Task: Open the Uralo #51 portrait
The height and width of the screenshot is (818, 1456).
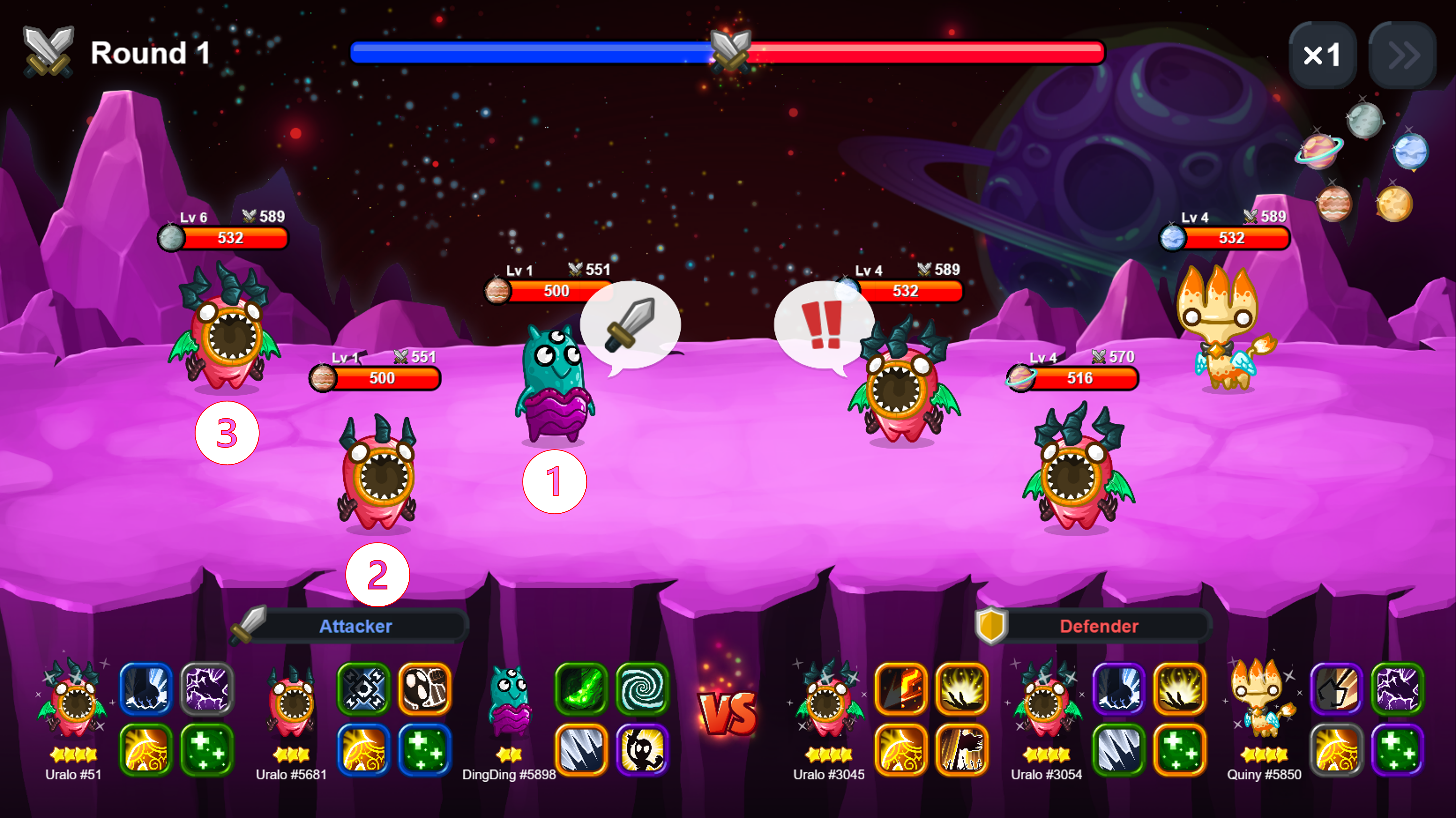Action: pyautogui.click(x=73, y=701)
